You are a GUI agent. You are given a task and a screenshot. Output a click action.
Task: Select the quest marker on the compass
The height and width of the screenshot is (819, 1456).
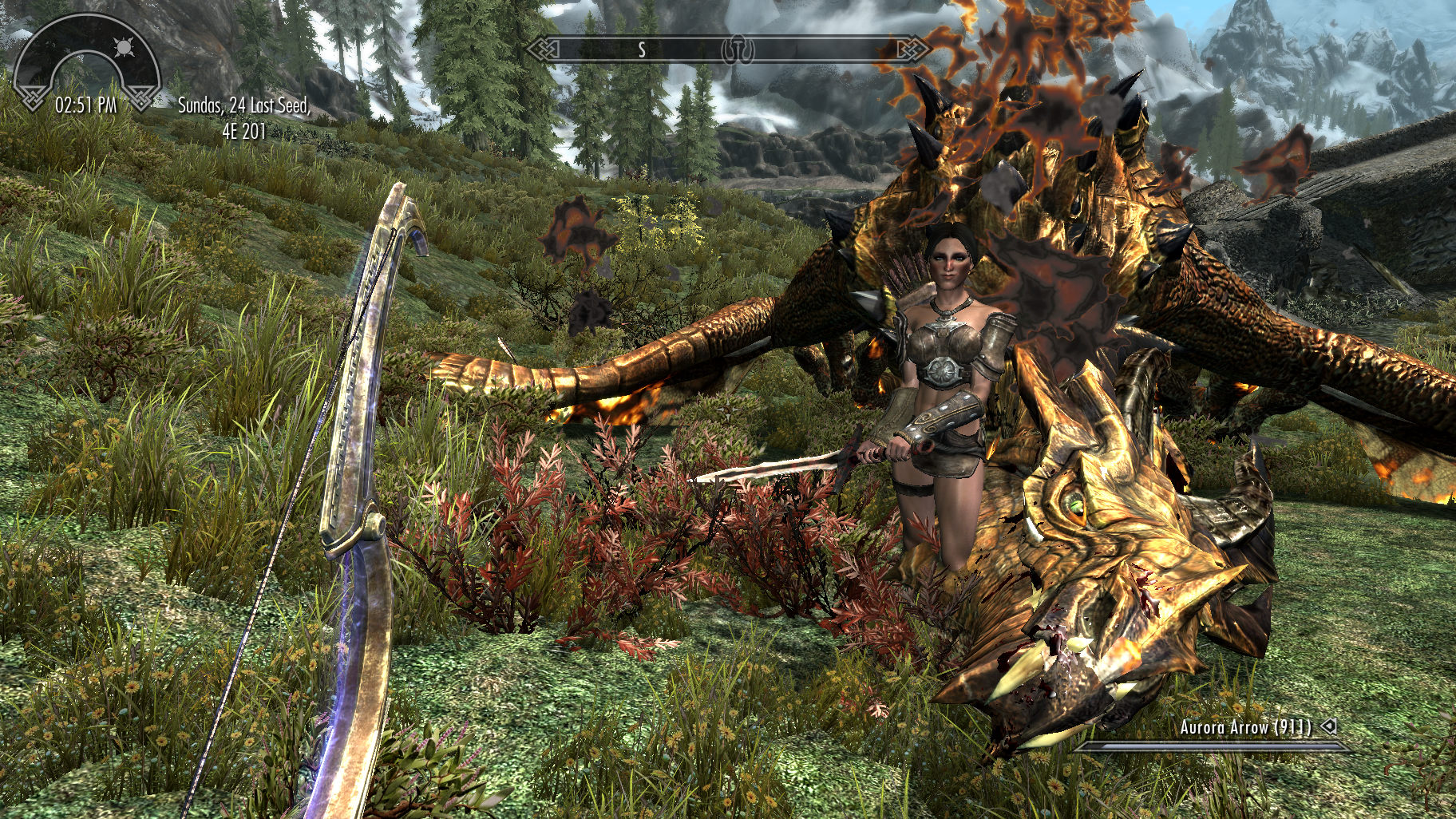[738, 50]
